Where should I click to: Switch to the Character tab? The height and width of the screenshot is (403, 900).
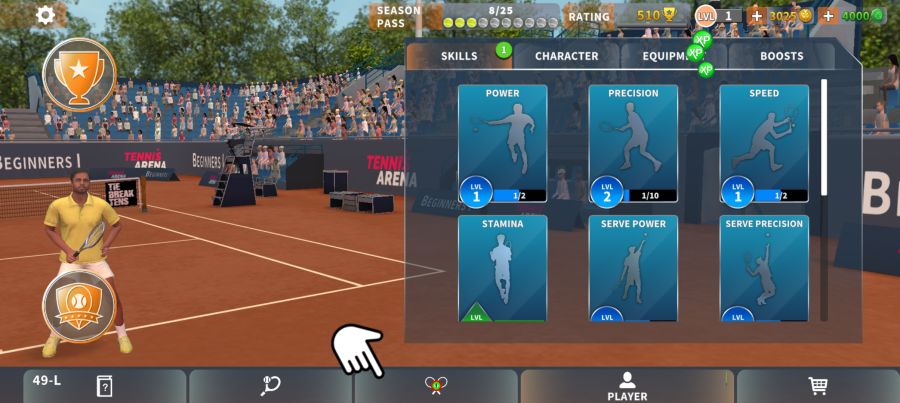click(566, 56)
